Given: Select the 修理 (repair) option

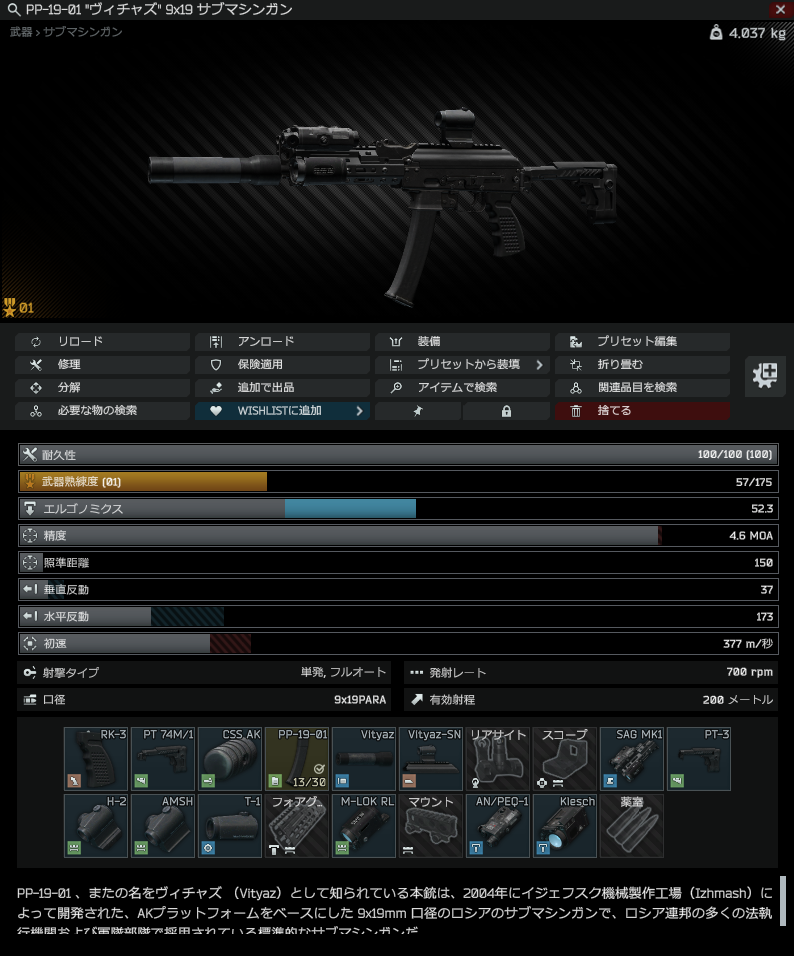Looking at the screenshot, I should (102, 364).
